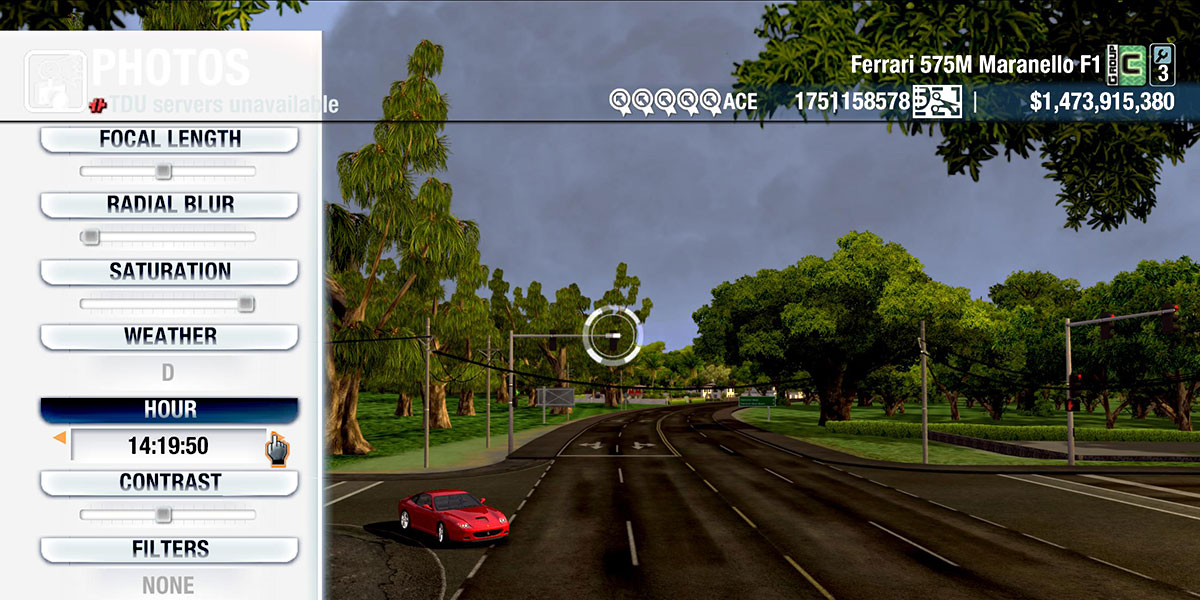Click the orange left arrow beside the hour
1200x600 pixels.
[x=59, y=438]
